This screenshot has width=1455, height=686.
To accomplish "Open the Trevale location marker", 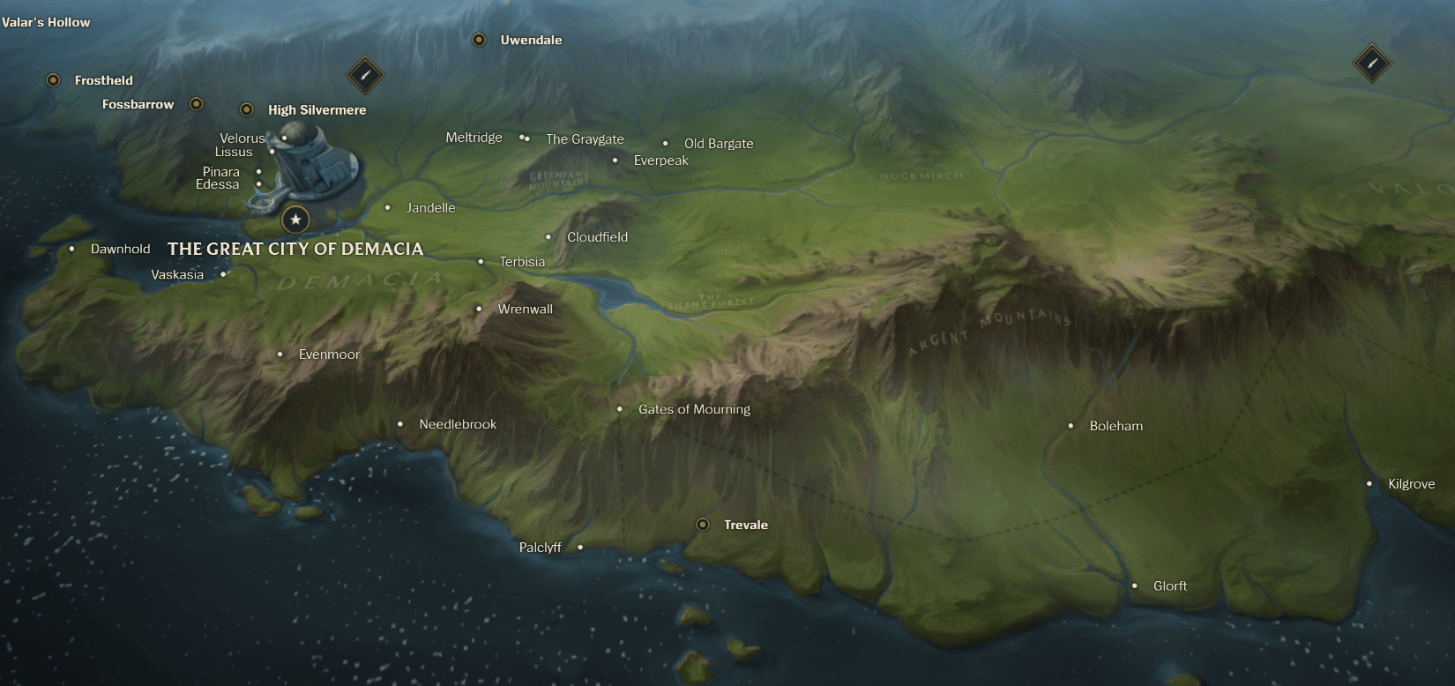I will [703, 524].
